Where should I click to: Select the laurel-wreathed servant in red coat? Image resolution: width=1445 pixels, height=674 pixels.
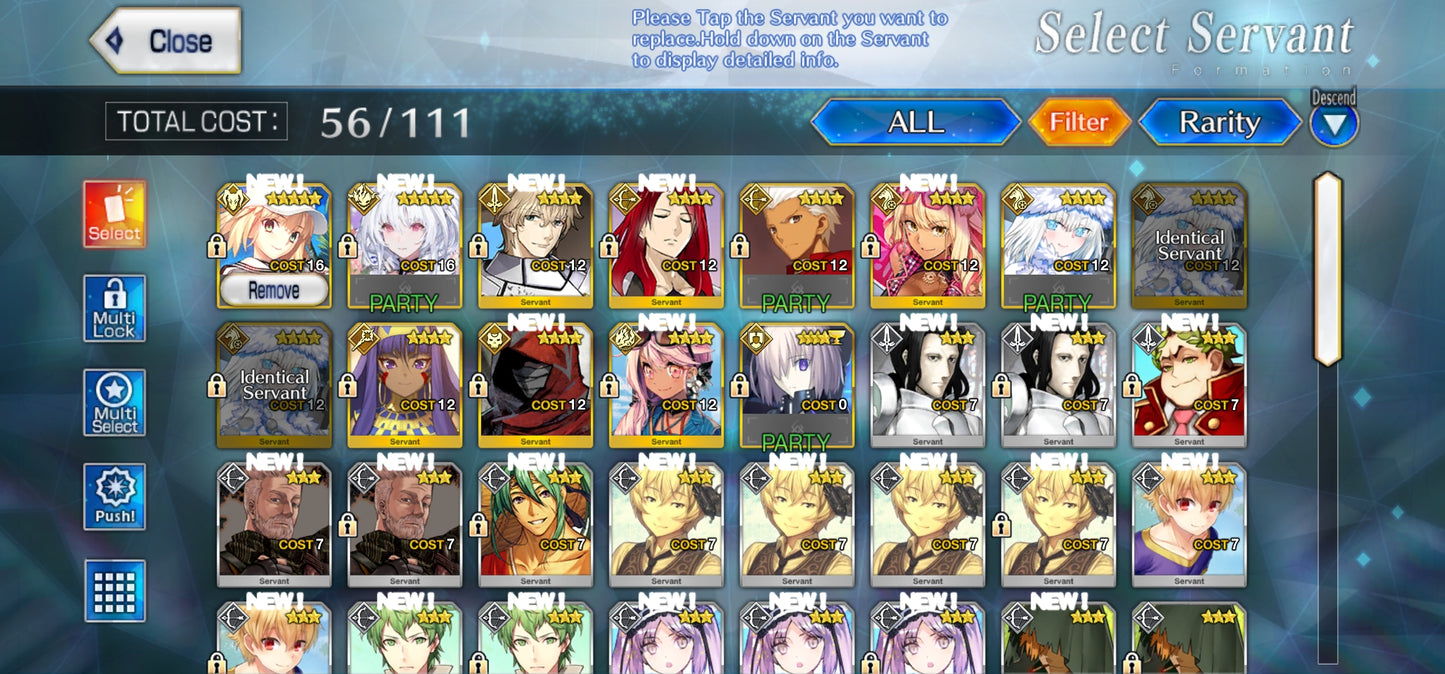click(x=1188, y=383)
